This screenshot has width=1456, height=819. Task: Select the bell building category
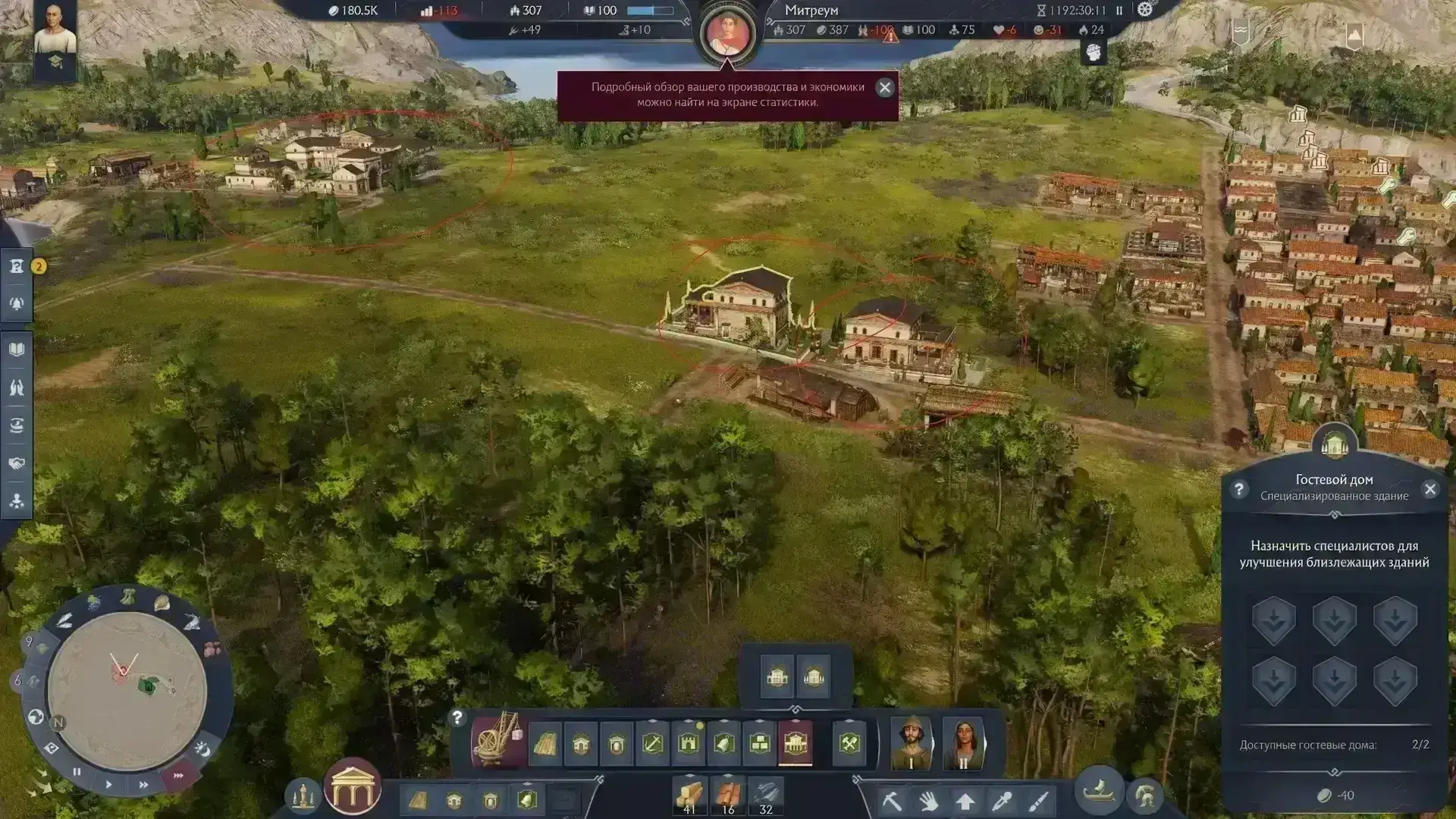(x=724, y=744)
